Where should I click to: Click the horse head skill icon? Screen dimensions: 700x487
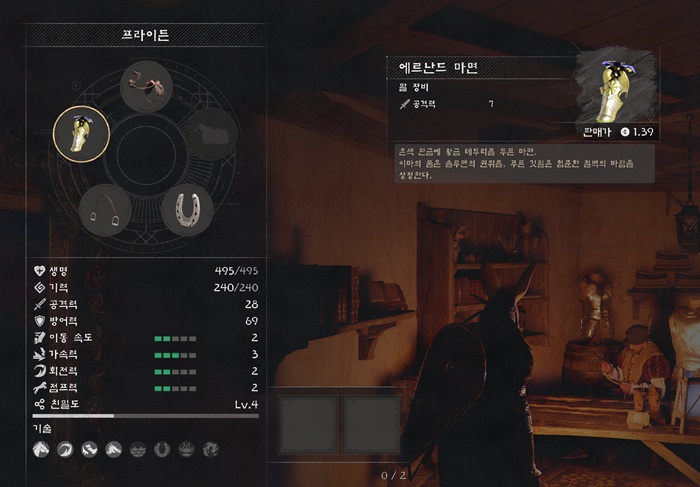[40, 450]
